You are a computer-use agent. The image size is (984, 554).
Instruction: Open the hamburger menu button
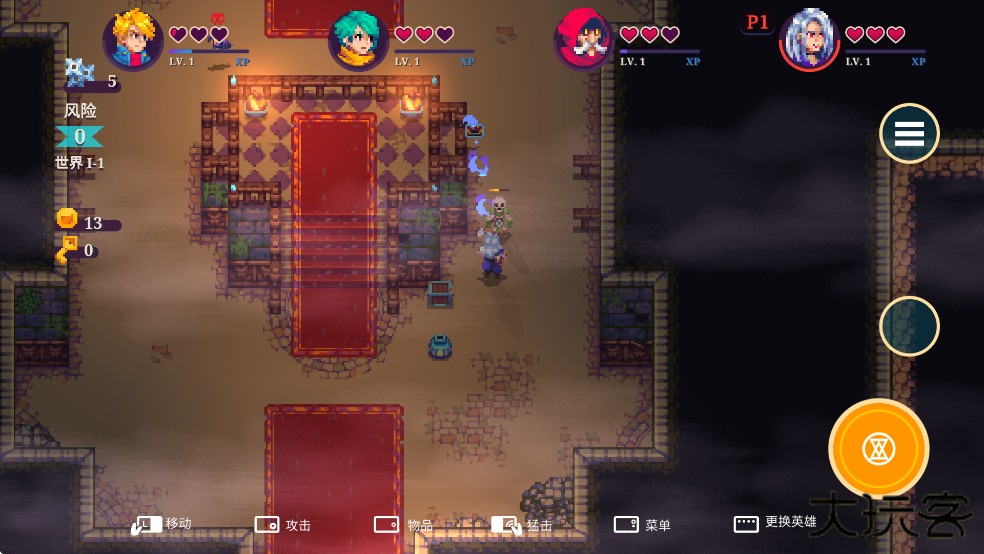(x=909, y=133)
